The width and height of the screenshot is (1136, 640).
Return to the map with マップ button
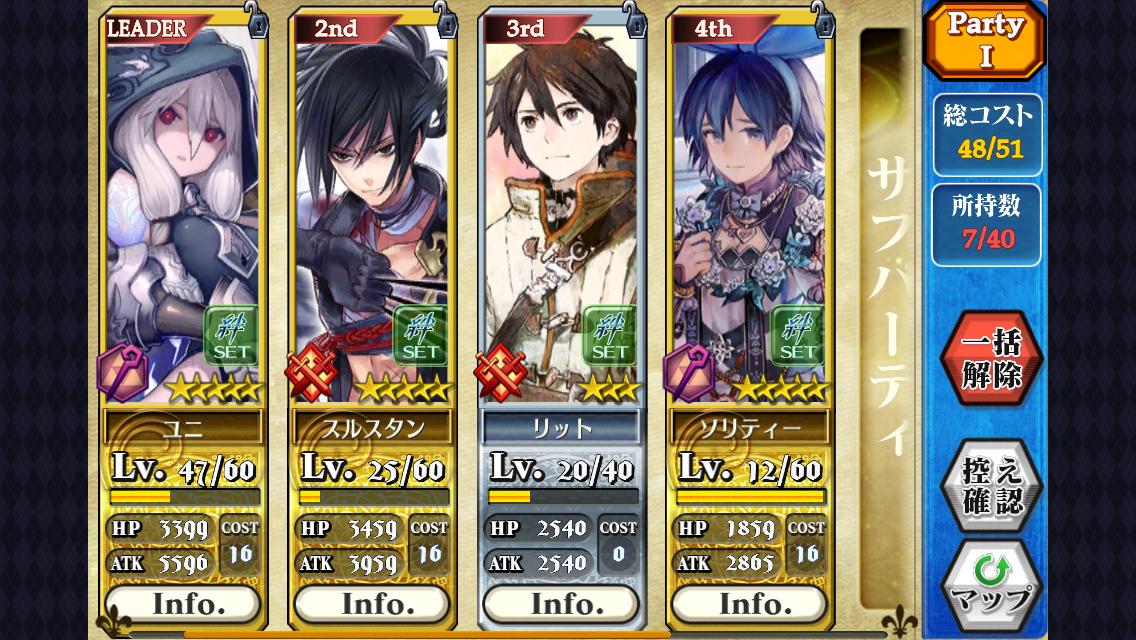[991, 586]
